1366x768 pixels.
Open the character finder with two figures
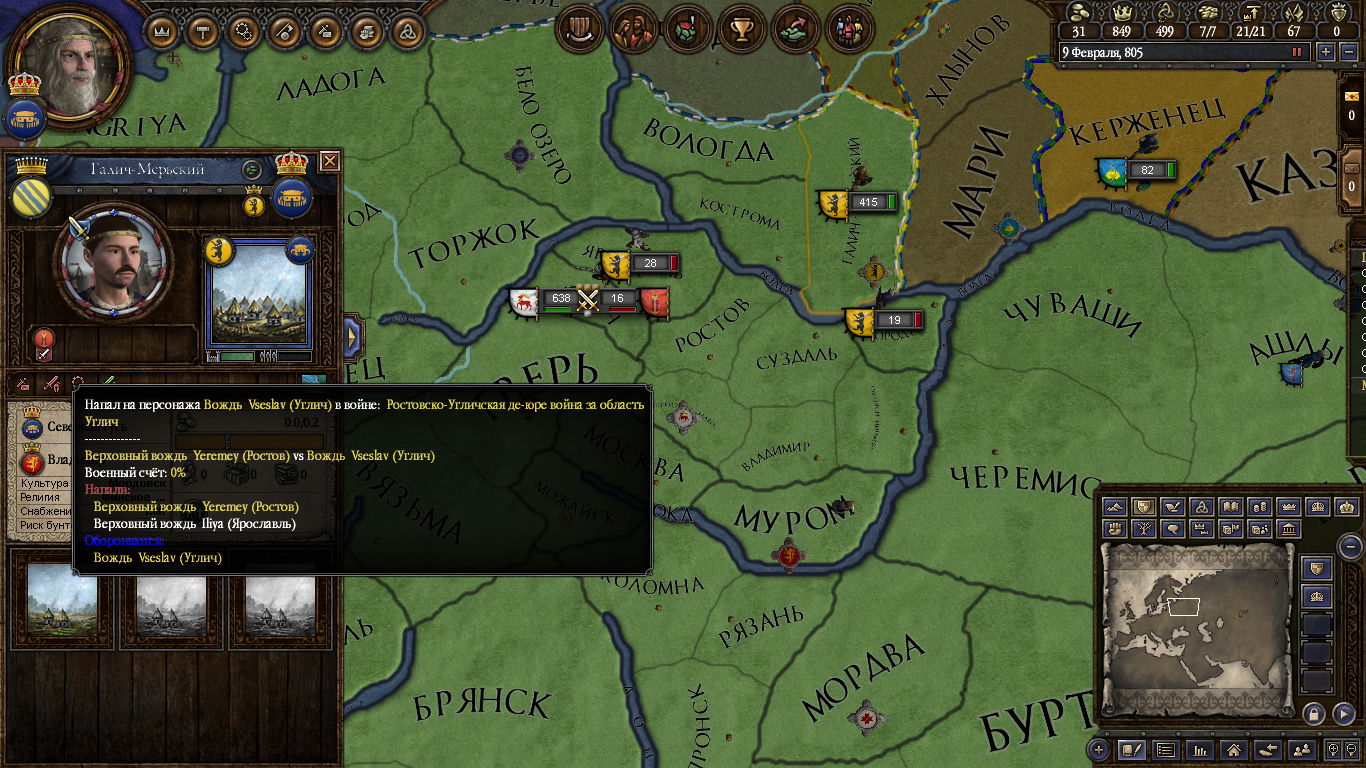point(1302,749)
